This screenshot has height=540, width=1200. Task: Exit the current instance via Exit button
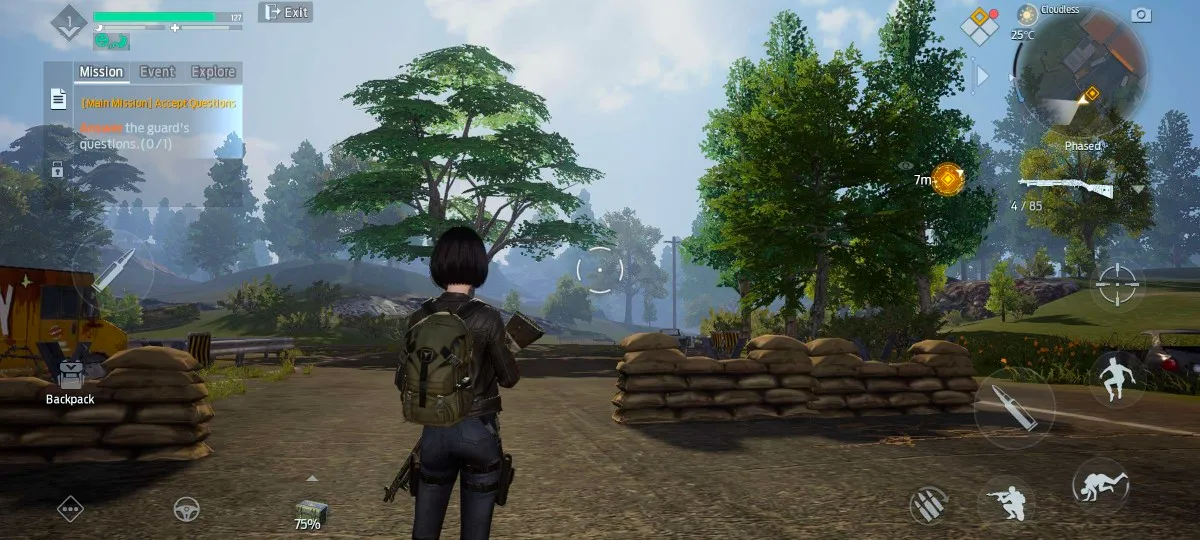point(285,12)
